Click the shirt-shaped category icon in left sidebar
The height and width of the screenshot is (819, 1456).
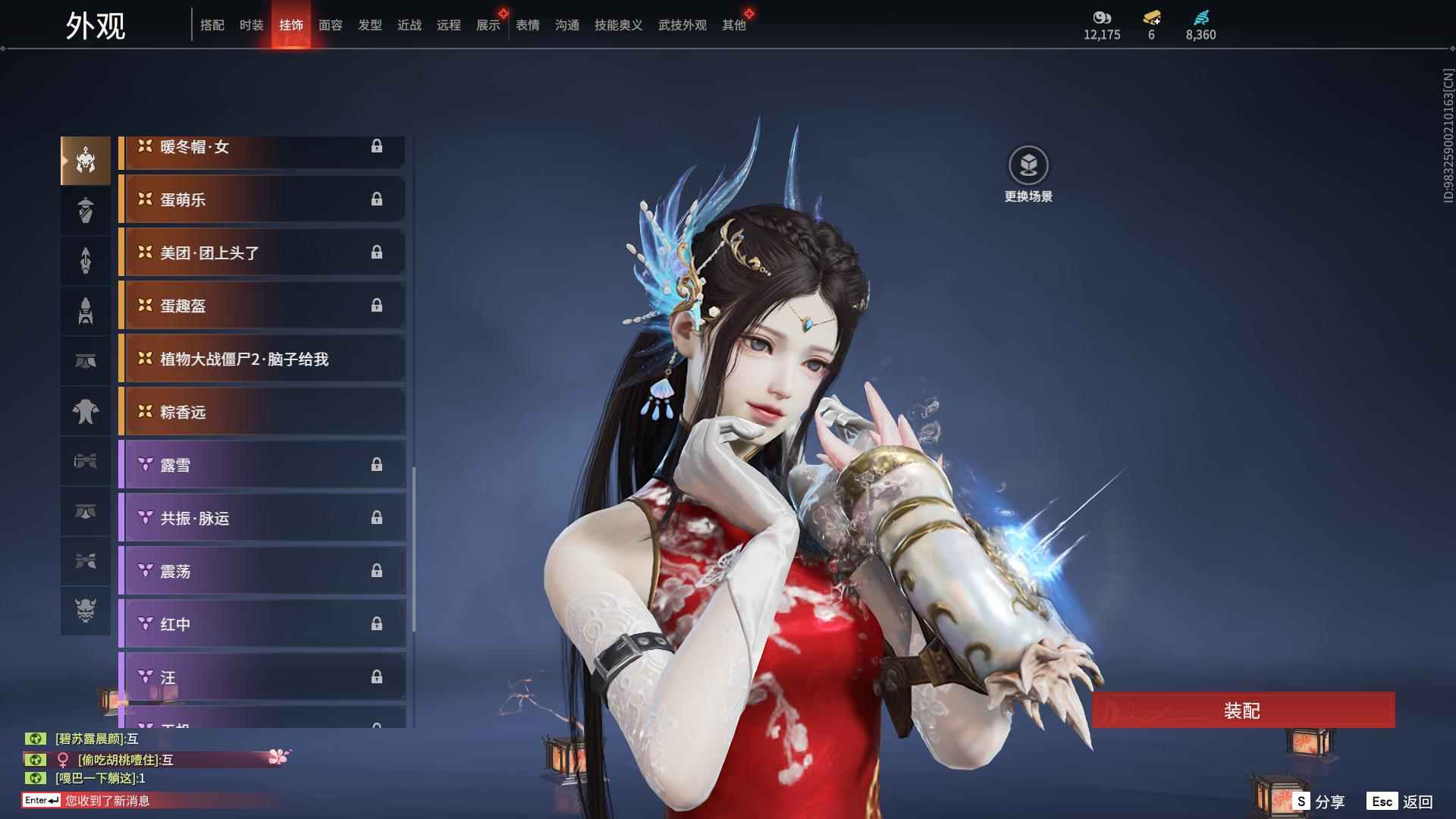tap(85, 410)
